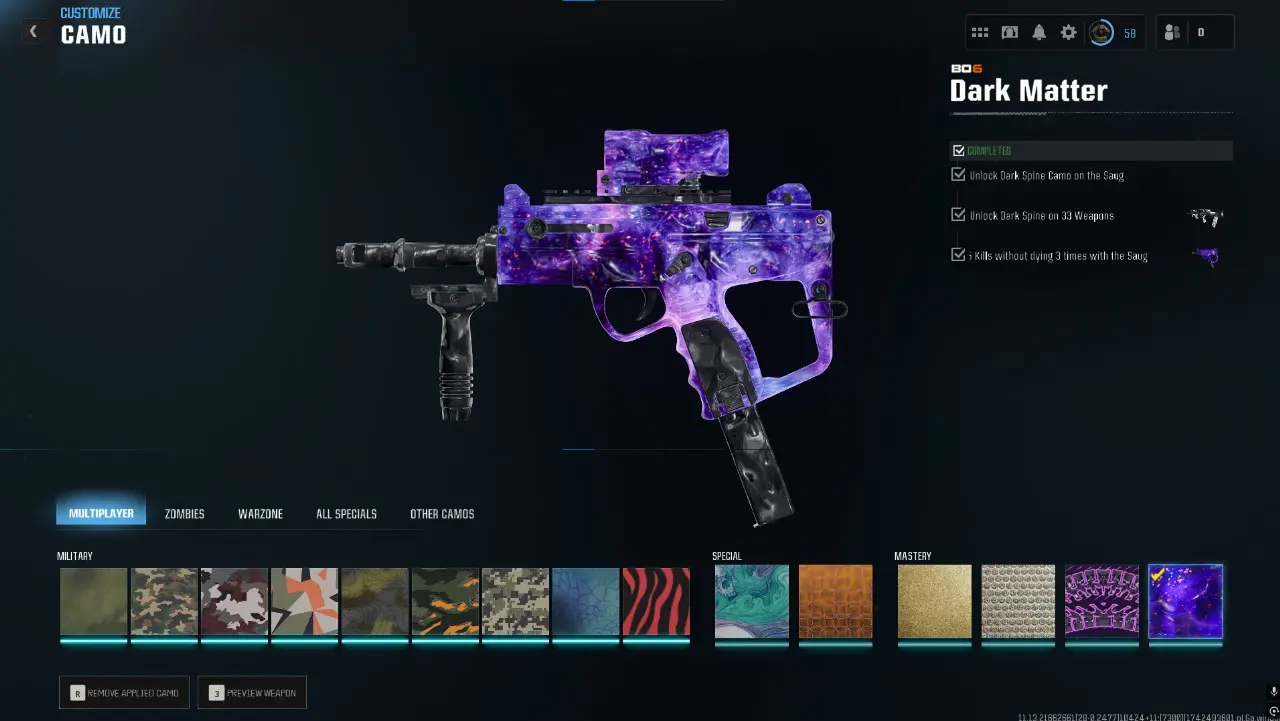
Task: Open the settings gear icon
Action: pyautogui.click(x=1068, y=32)
